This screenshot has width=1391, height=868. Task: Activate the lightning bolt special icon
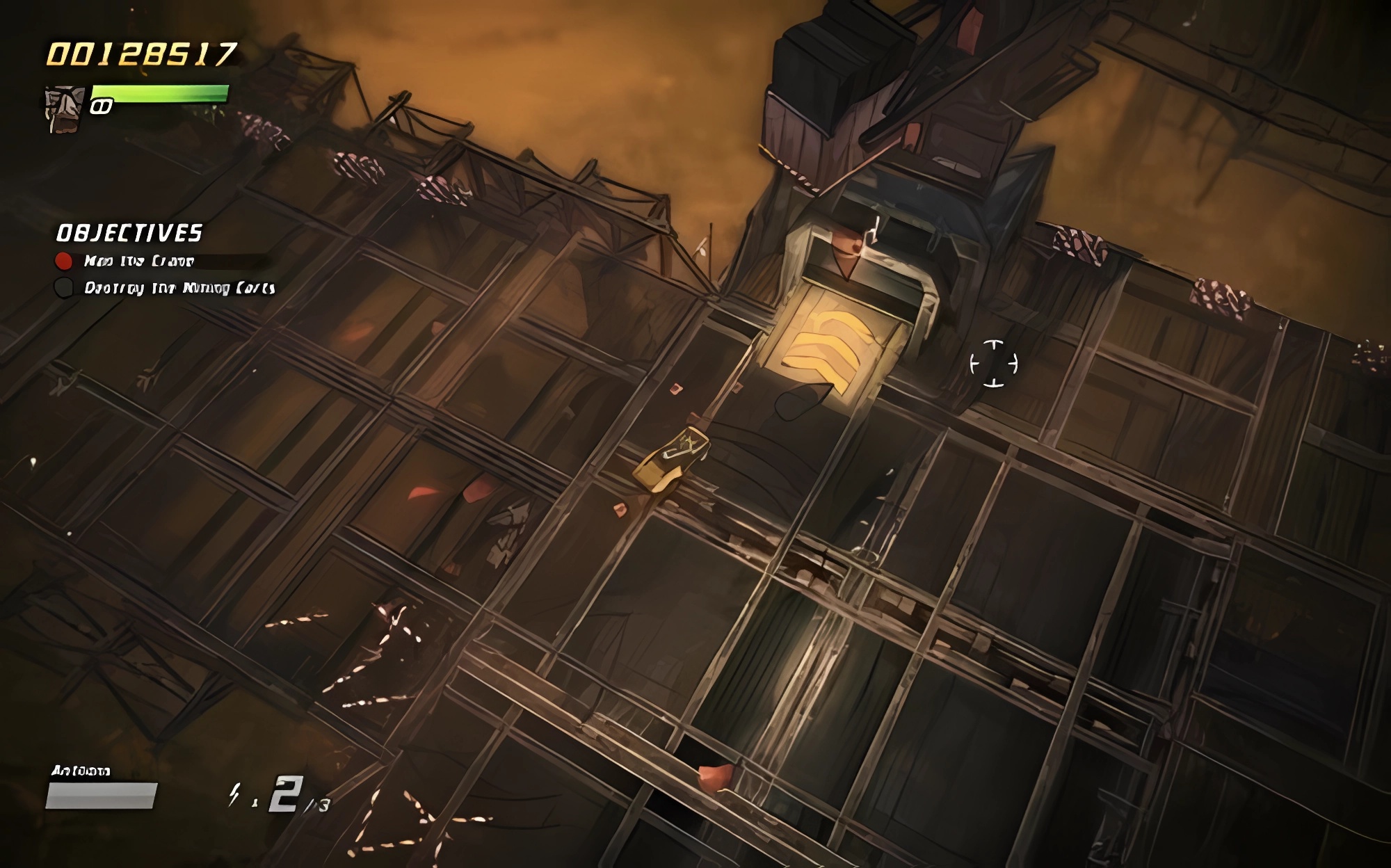(235, 794)
